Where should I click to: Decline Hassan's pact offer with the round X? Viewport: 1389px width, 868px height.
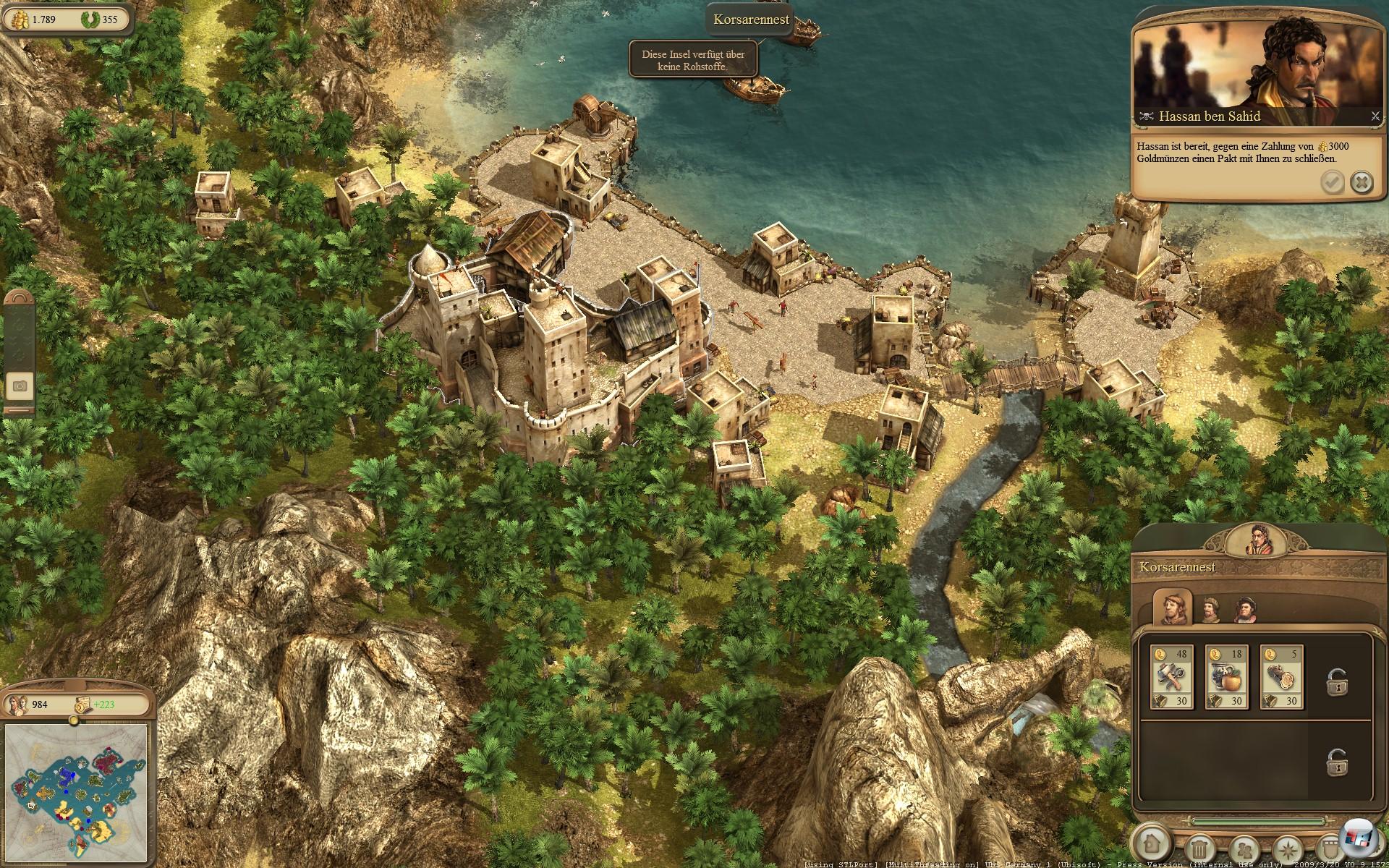[1362, 182]
